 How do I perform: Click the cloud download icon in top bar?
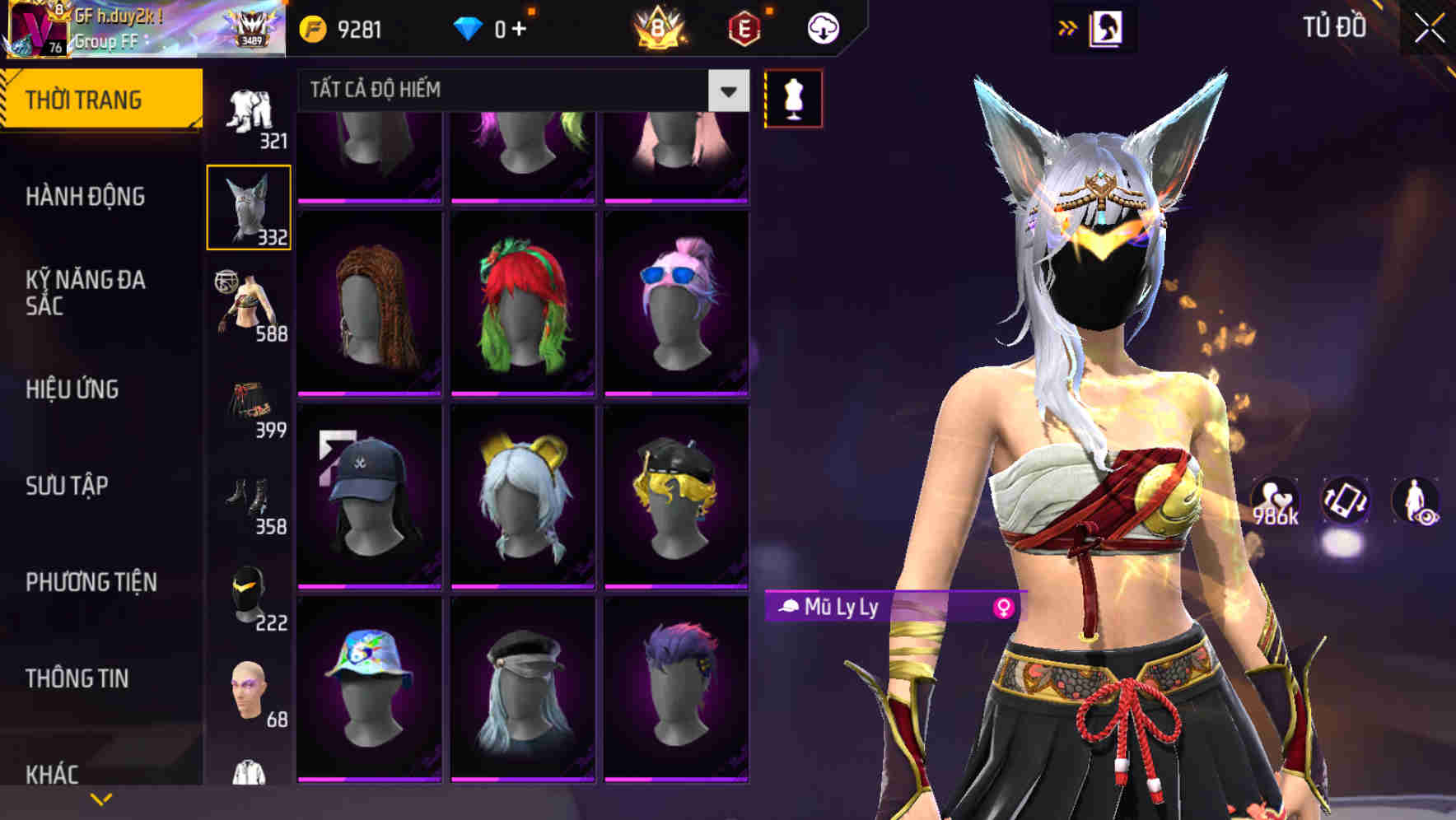[822, 27]
